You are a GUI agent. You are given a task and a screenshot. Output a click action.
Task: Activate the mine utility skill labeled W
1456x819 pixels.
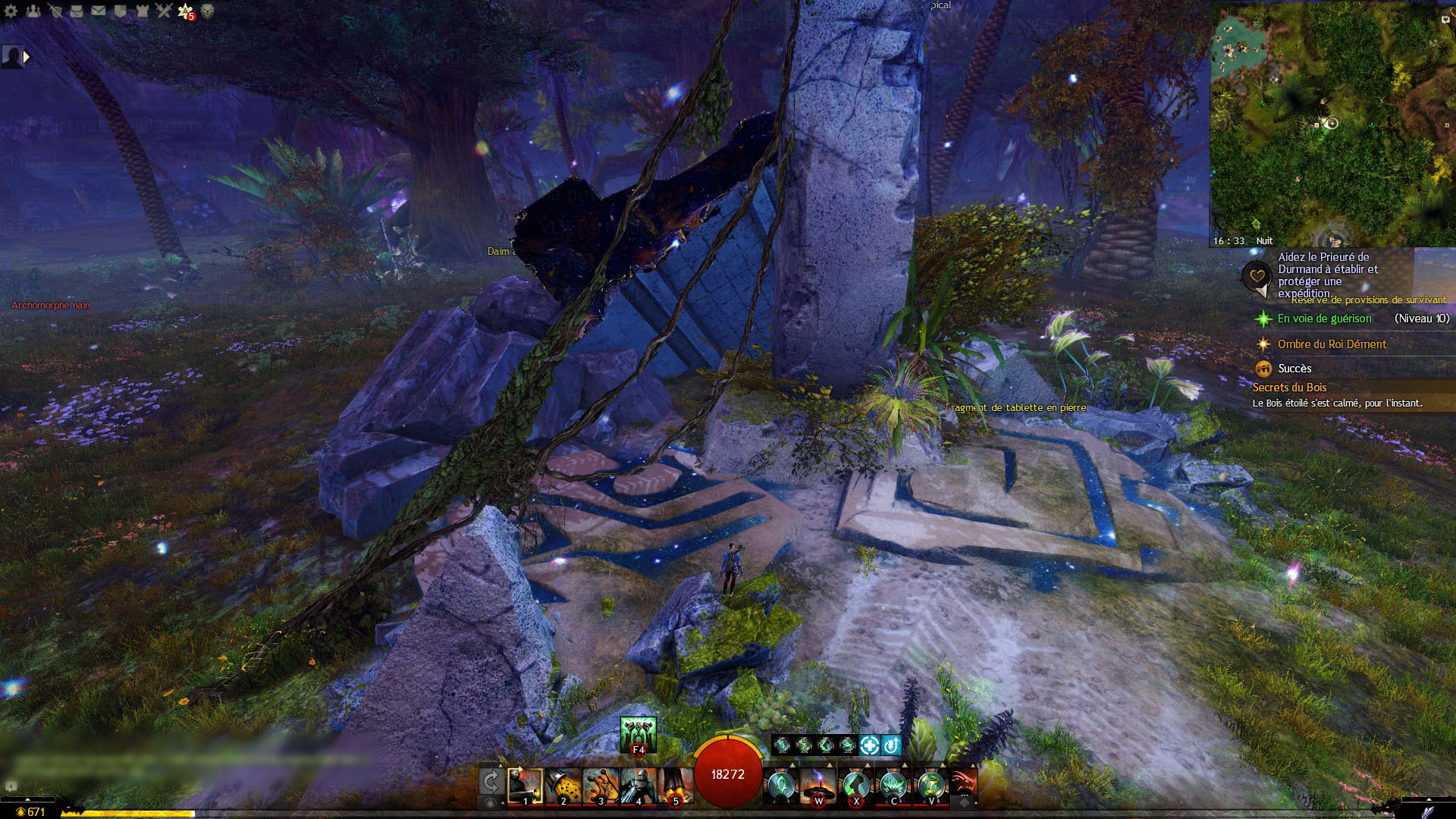tap(818, 785)
